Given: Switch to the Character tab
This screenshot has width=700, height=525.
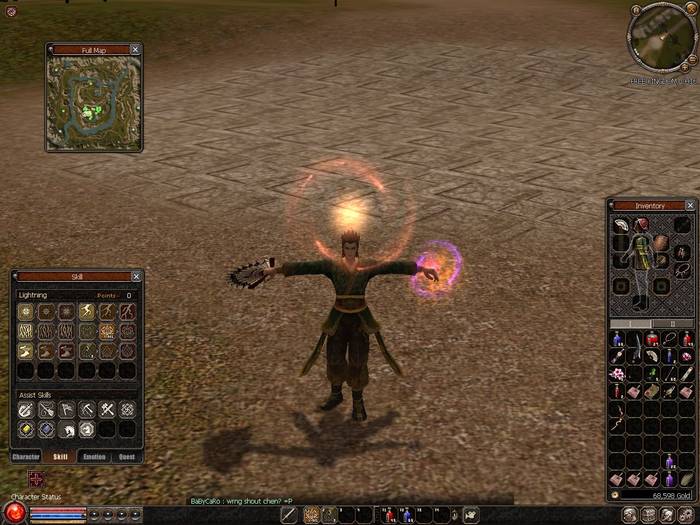Looking at the screenshot, I should [26, 456].
